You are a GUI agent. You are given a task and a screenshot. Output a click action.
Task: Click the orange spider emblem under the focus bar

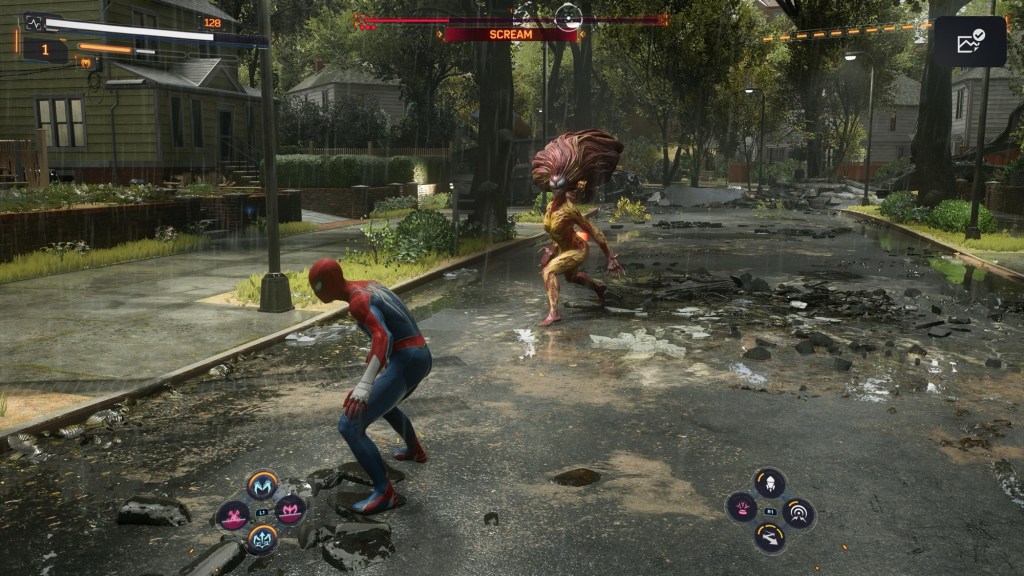[86, 63]
